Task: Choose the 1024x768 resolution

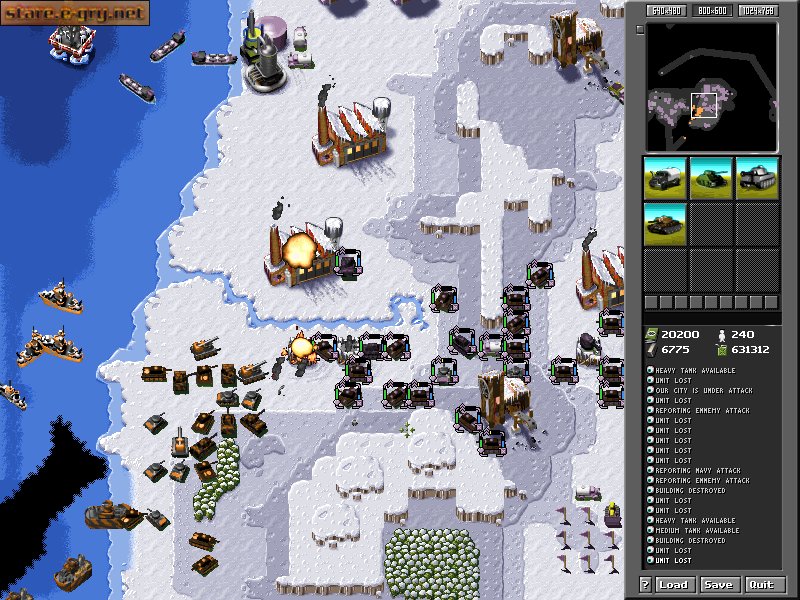Action: tap(758, 11)
